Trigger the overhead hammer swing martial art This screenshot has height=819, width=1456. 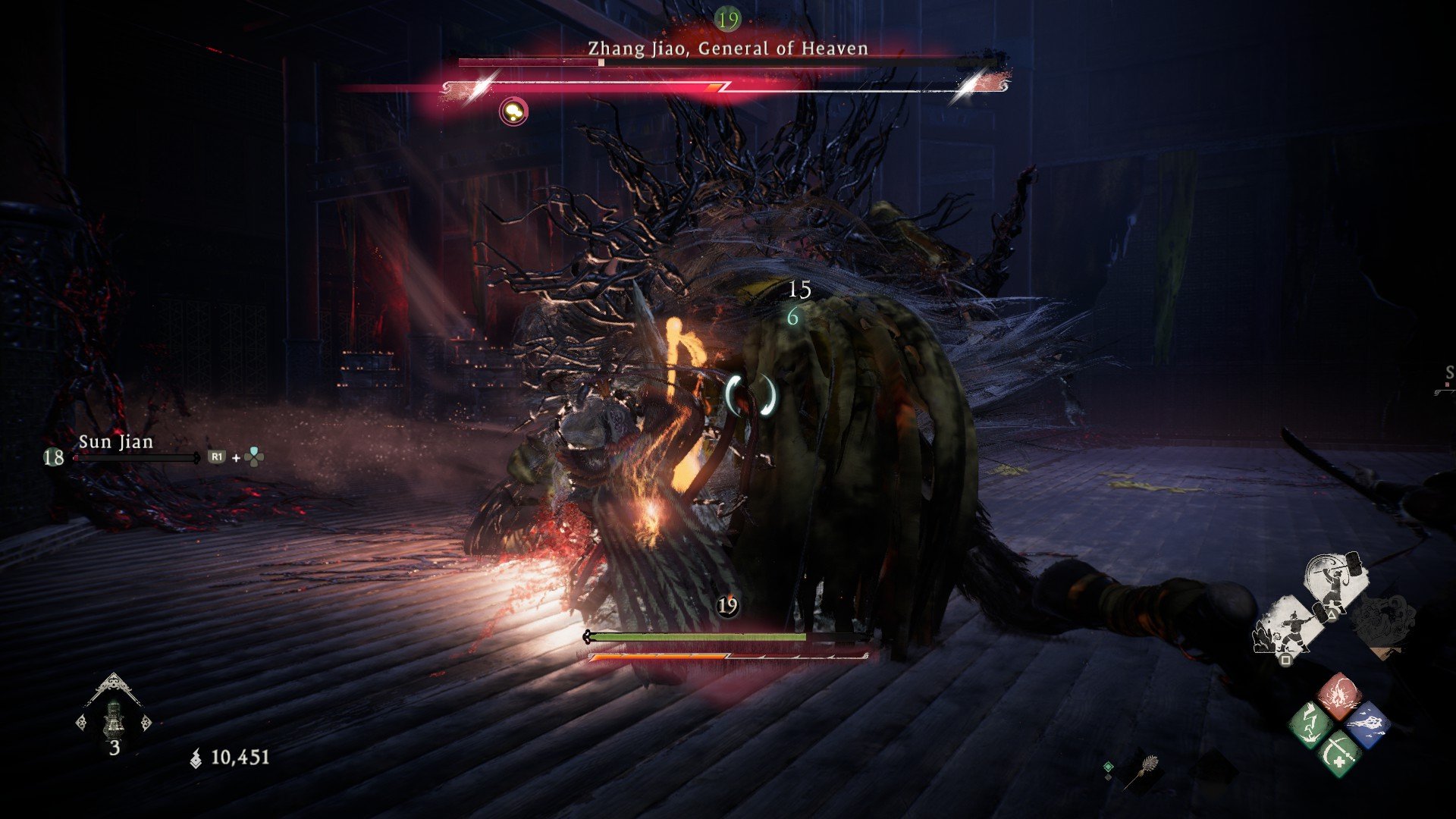tap(1337, 583)
